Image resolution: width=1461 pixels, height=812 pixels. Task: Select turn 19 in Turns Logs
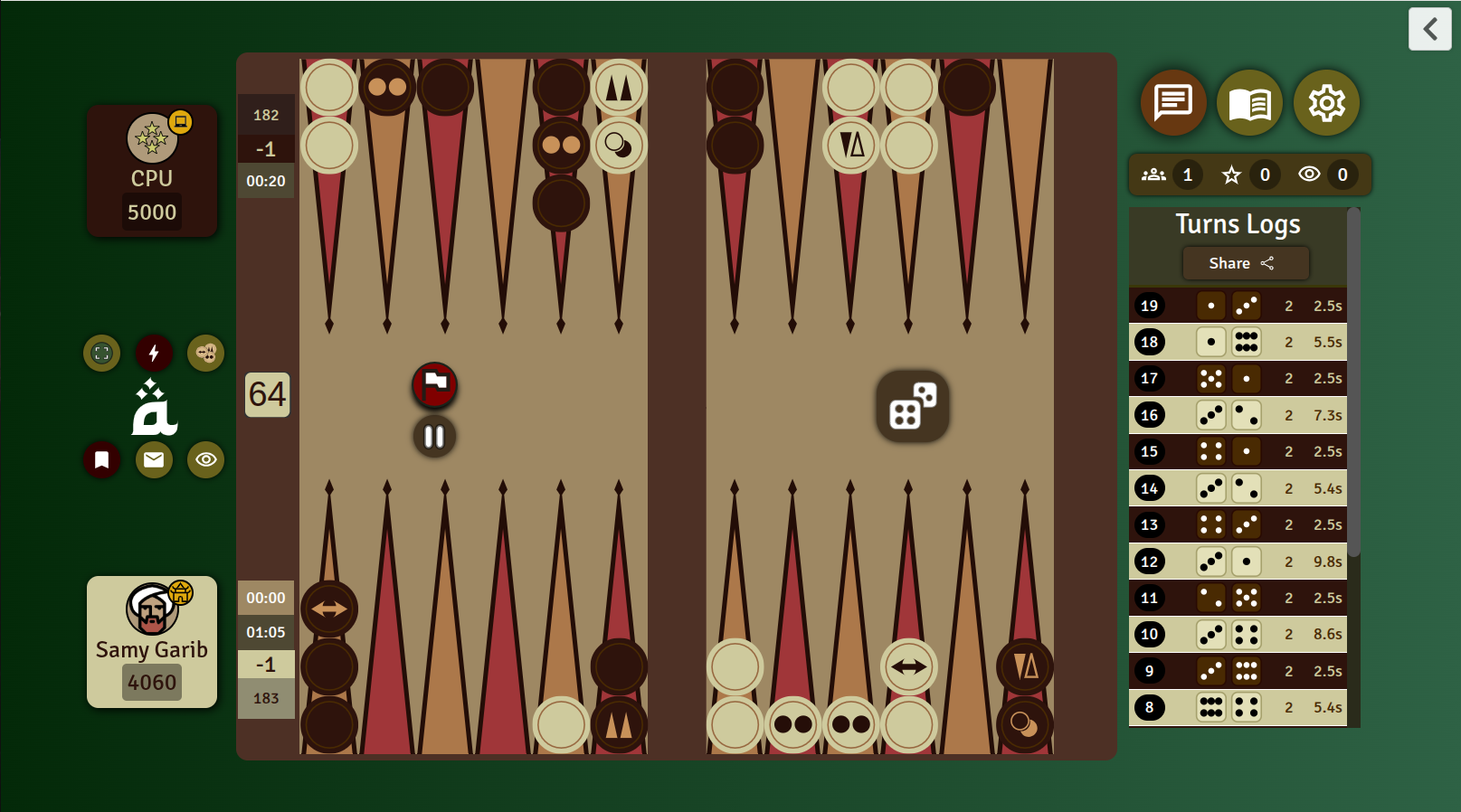tap(1238, 305)
